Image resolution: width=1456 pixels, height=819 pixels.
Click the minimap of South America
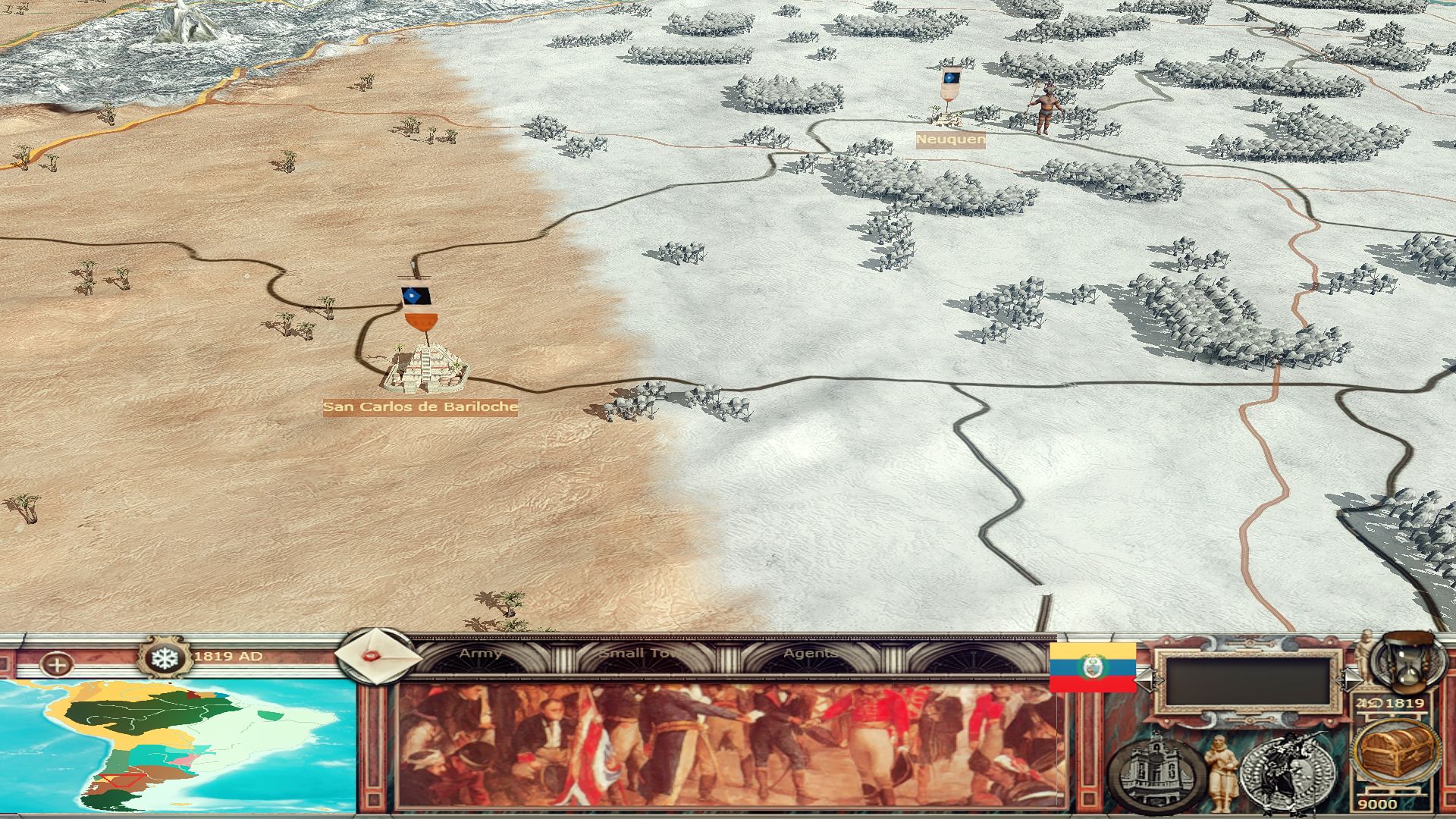178,747
